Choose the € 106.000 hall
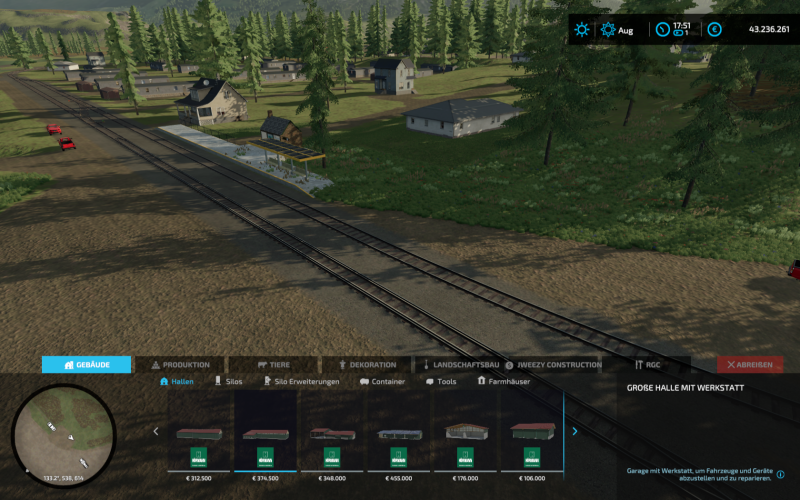This screenshot has width=800, height=500. (x=533, y=440)
